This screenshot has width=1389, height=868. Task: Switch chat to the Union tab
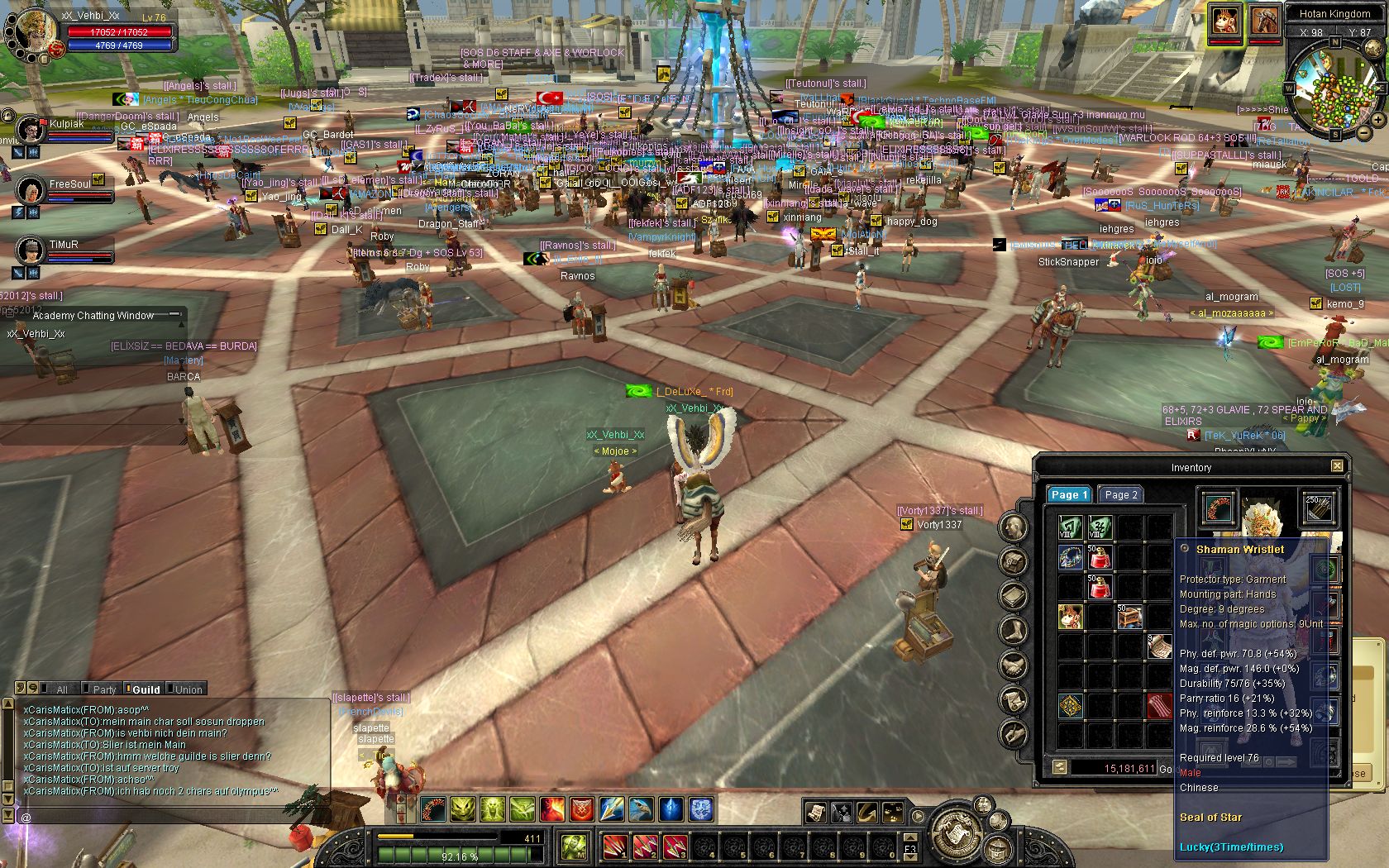[188, 689]
